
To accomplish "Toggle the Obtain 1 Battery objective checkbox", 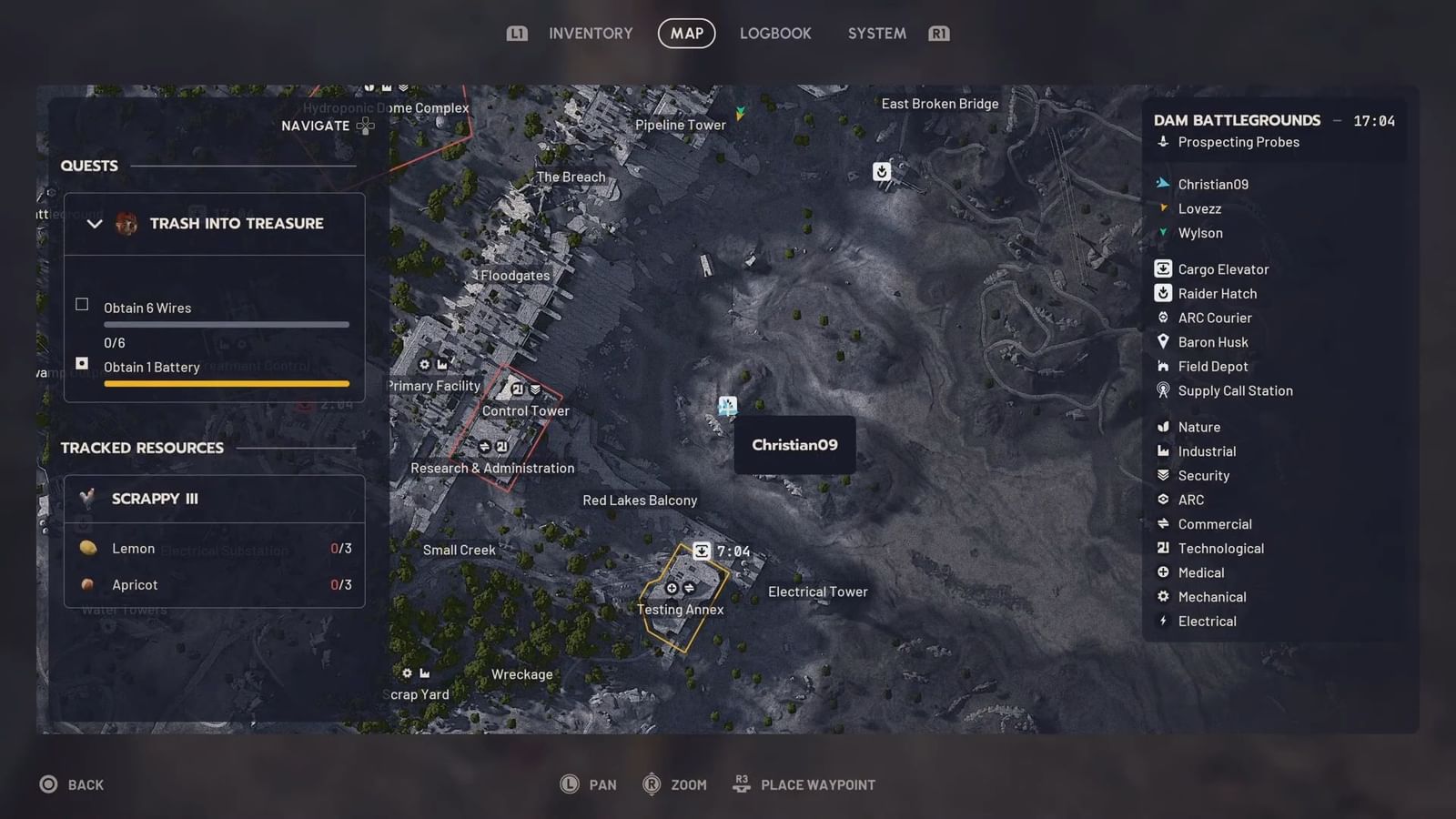I will (x=82, y=364).
